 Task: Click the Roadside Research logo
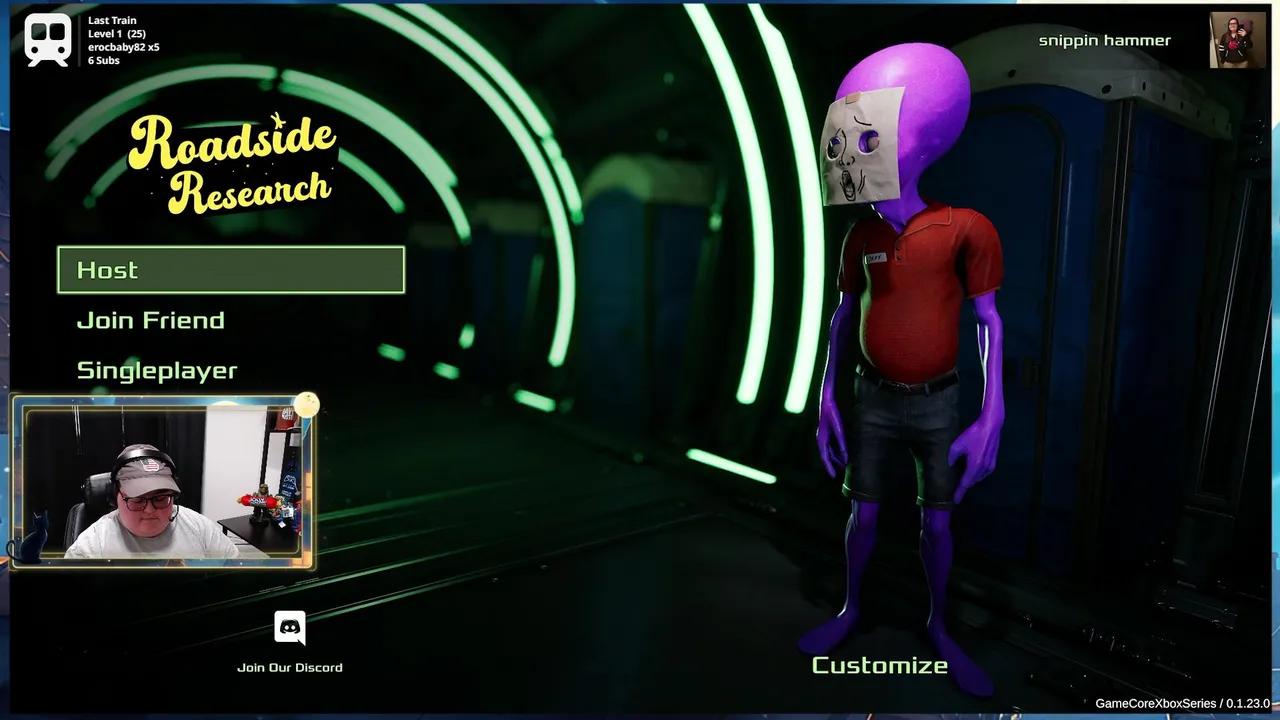(232, 160)
